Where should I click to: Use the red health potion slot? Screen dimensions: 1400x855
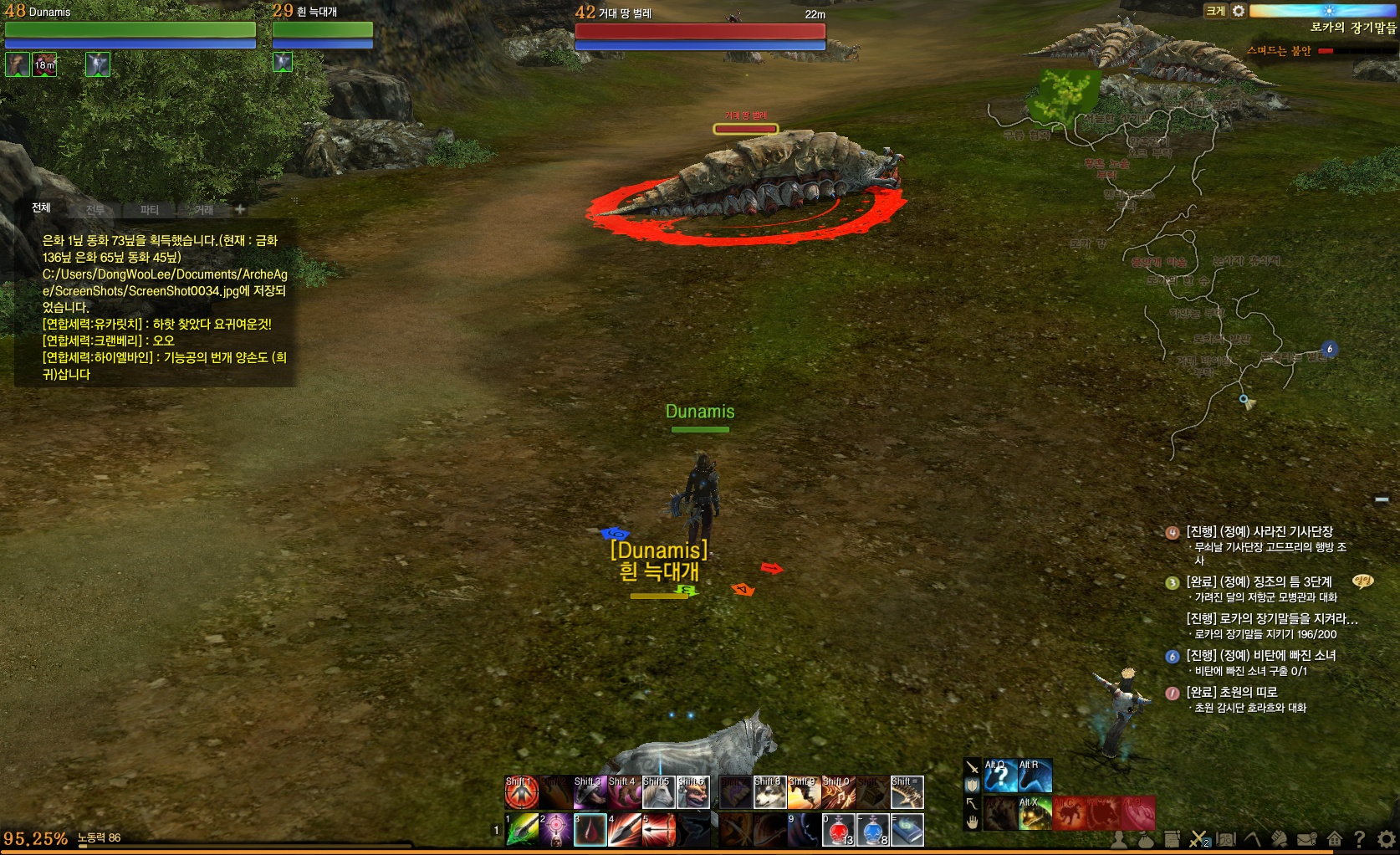point(839,830)
